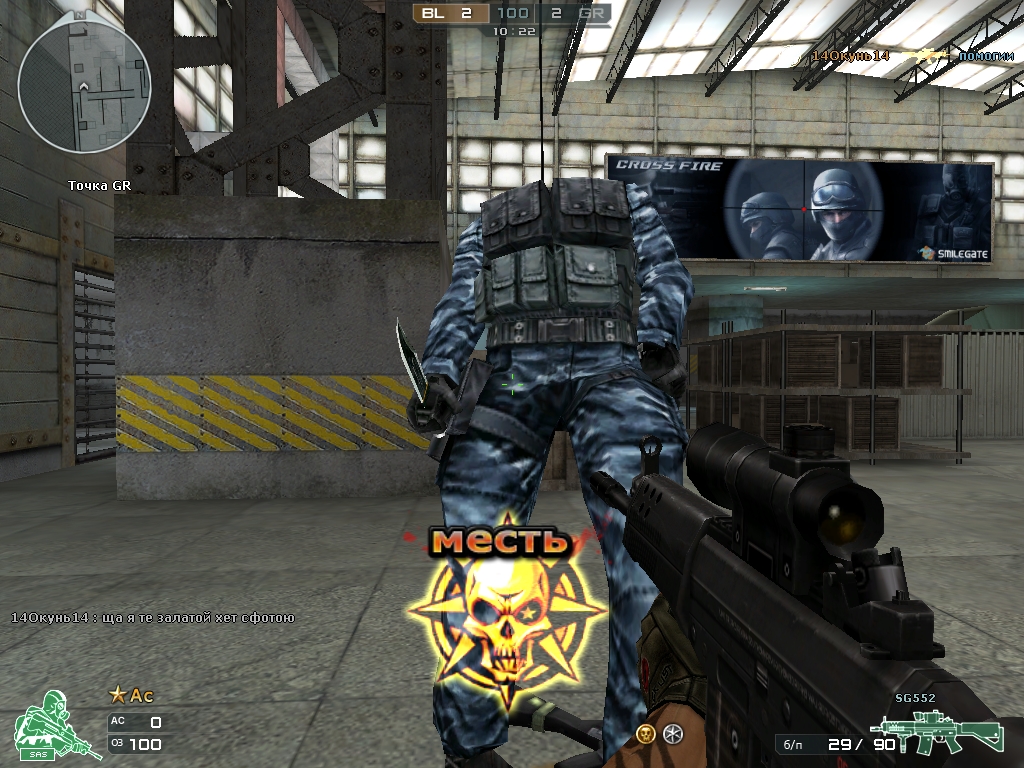Select the SG552 rifle weapon icon
The height and width of the screenshot is (768, 1024).
(934, 732)
